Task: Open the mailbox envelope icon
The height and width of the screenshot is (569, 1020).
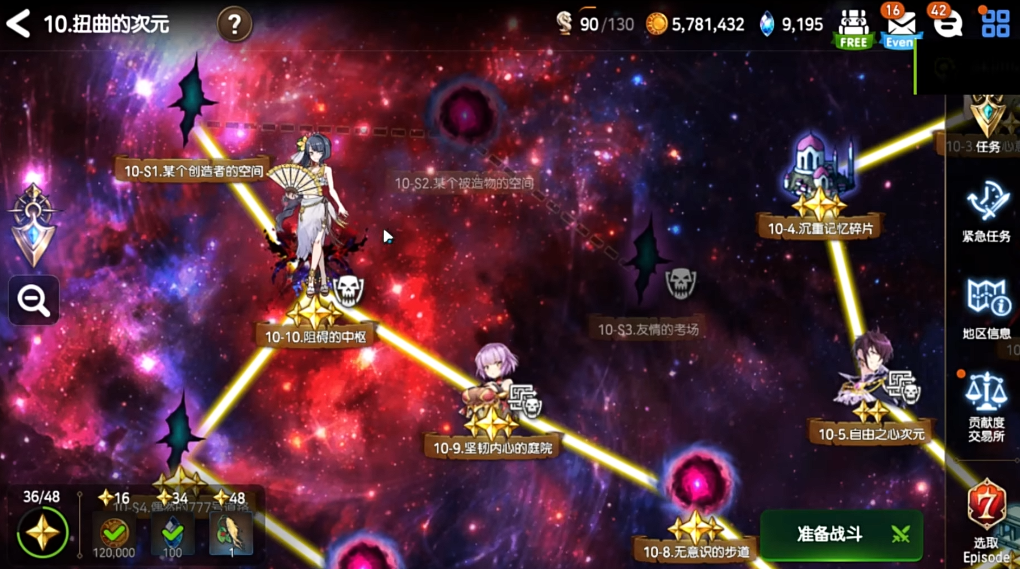Action: point(899,26)
